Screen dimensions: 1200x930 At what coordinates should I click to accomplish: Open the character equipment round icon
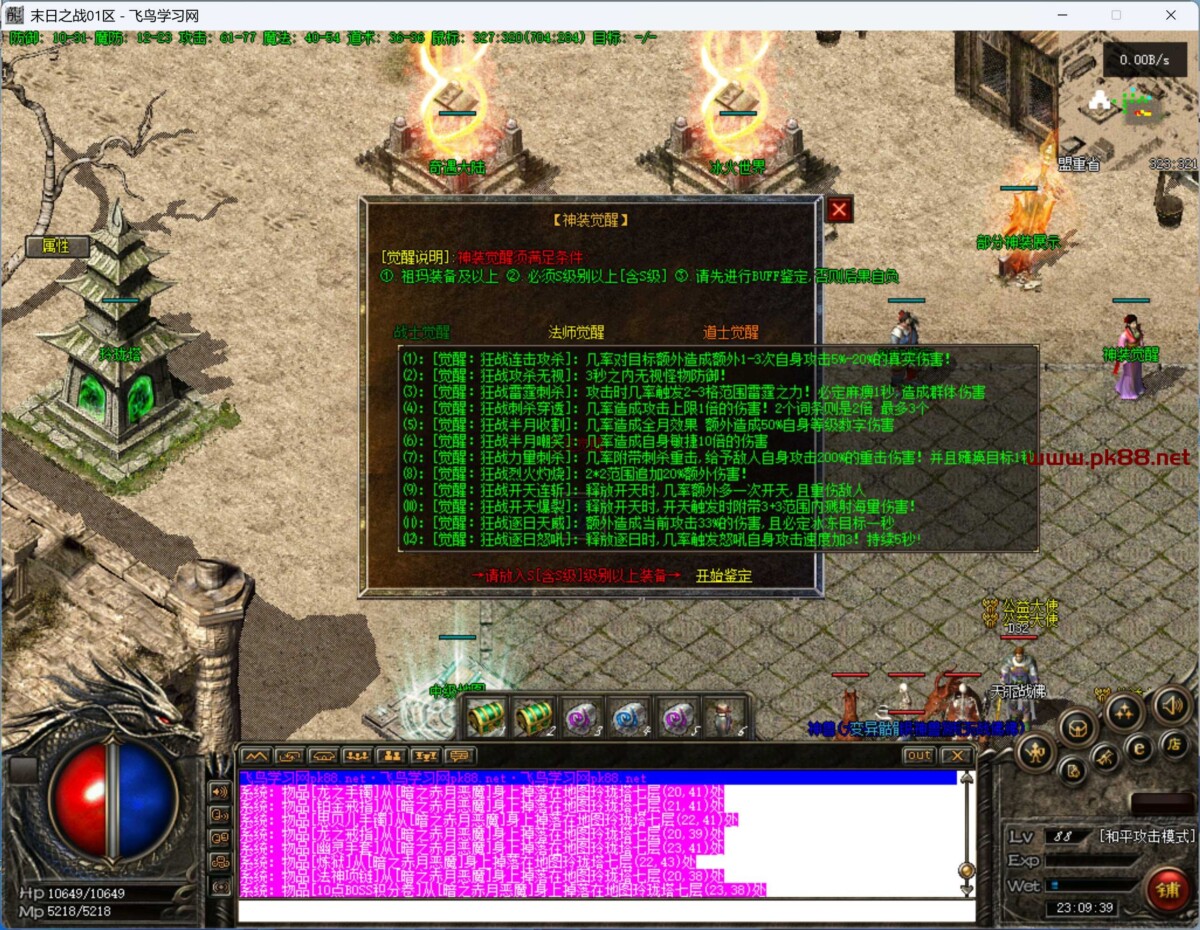(x=1035, y=751)
